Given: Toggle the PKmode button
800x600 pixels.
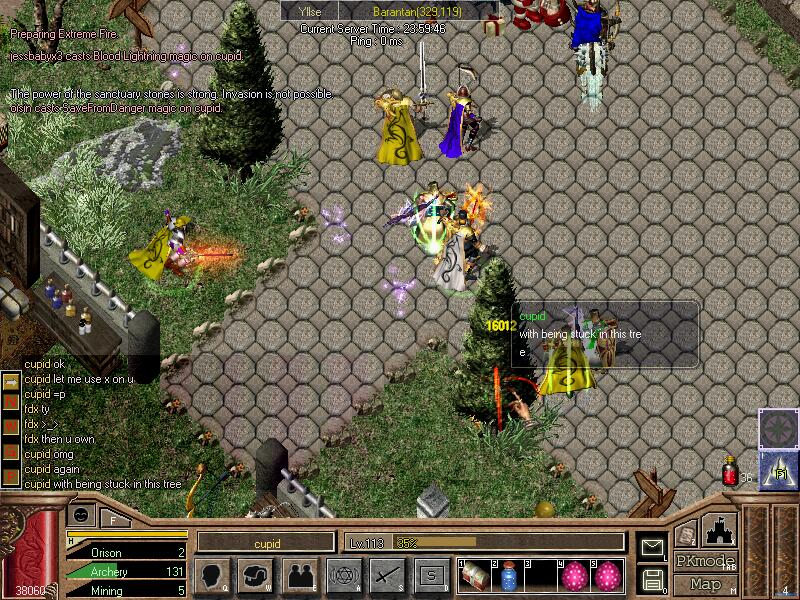Looking at the screenshot, I should (x=706, y=561).
